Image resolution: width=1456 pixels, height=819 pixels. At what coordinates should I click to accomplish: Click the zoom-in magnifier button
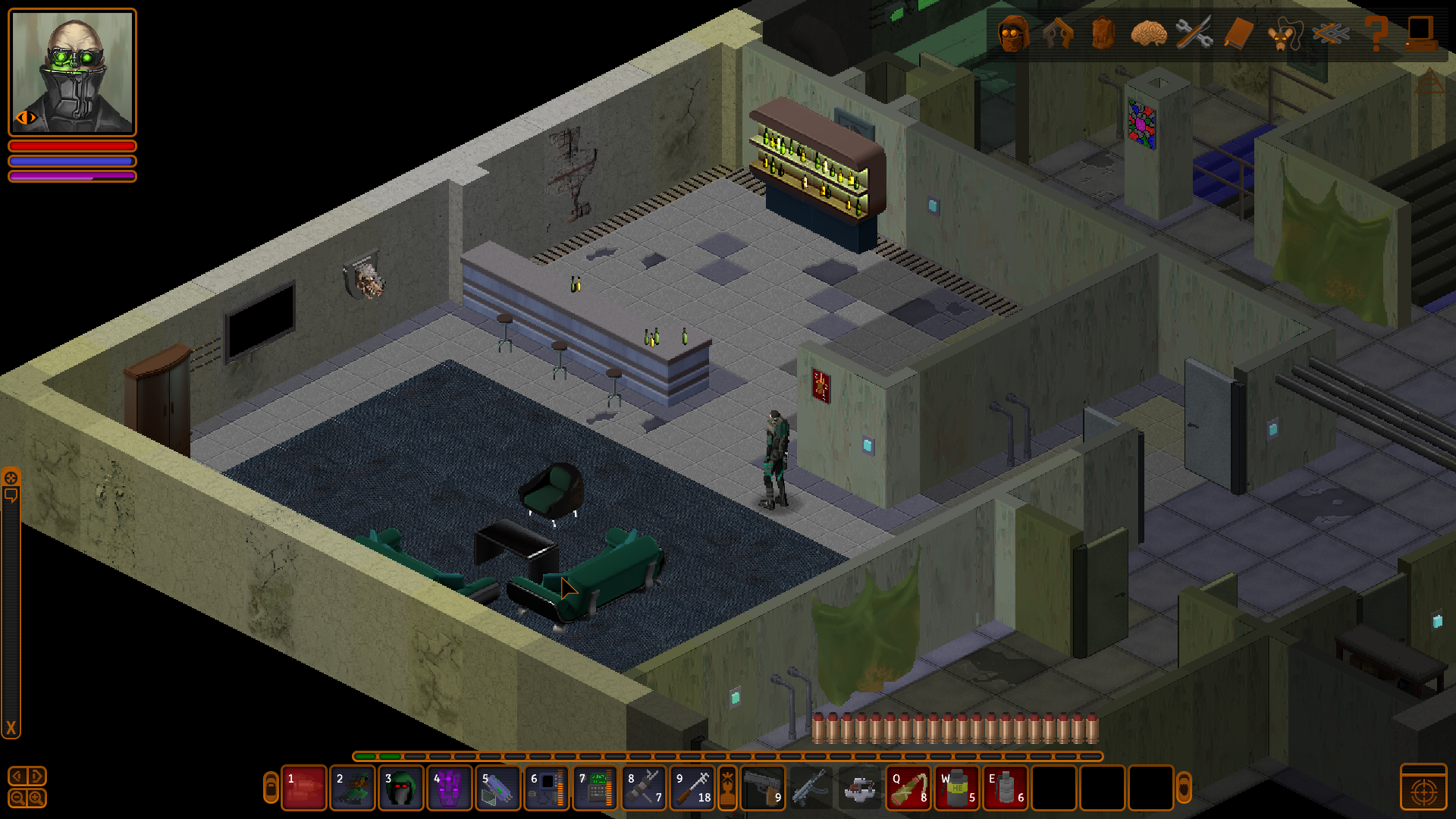pos(36,798)
